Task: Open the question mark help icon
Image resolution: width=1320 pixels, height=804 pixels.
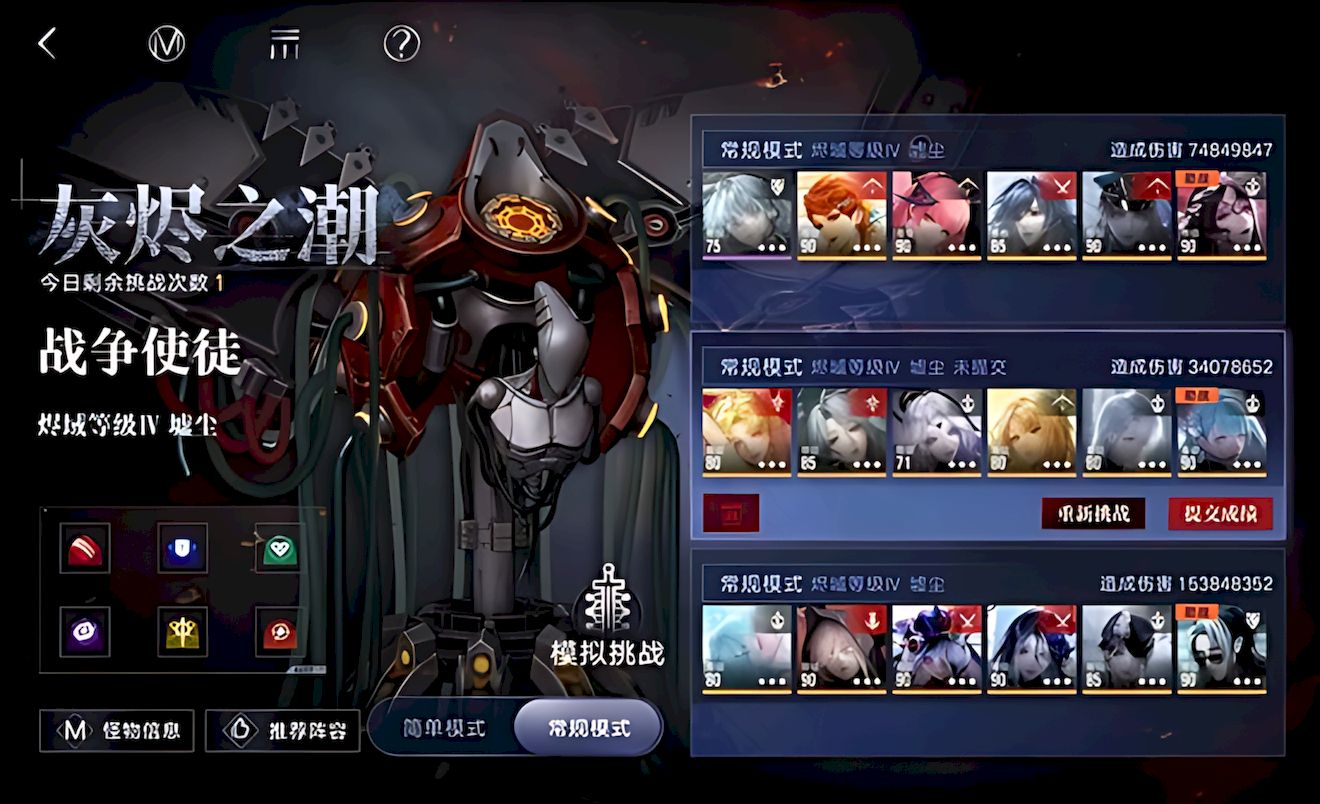Action: (402, 43)
